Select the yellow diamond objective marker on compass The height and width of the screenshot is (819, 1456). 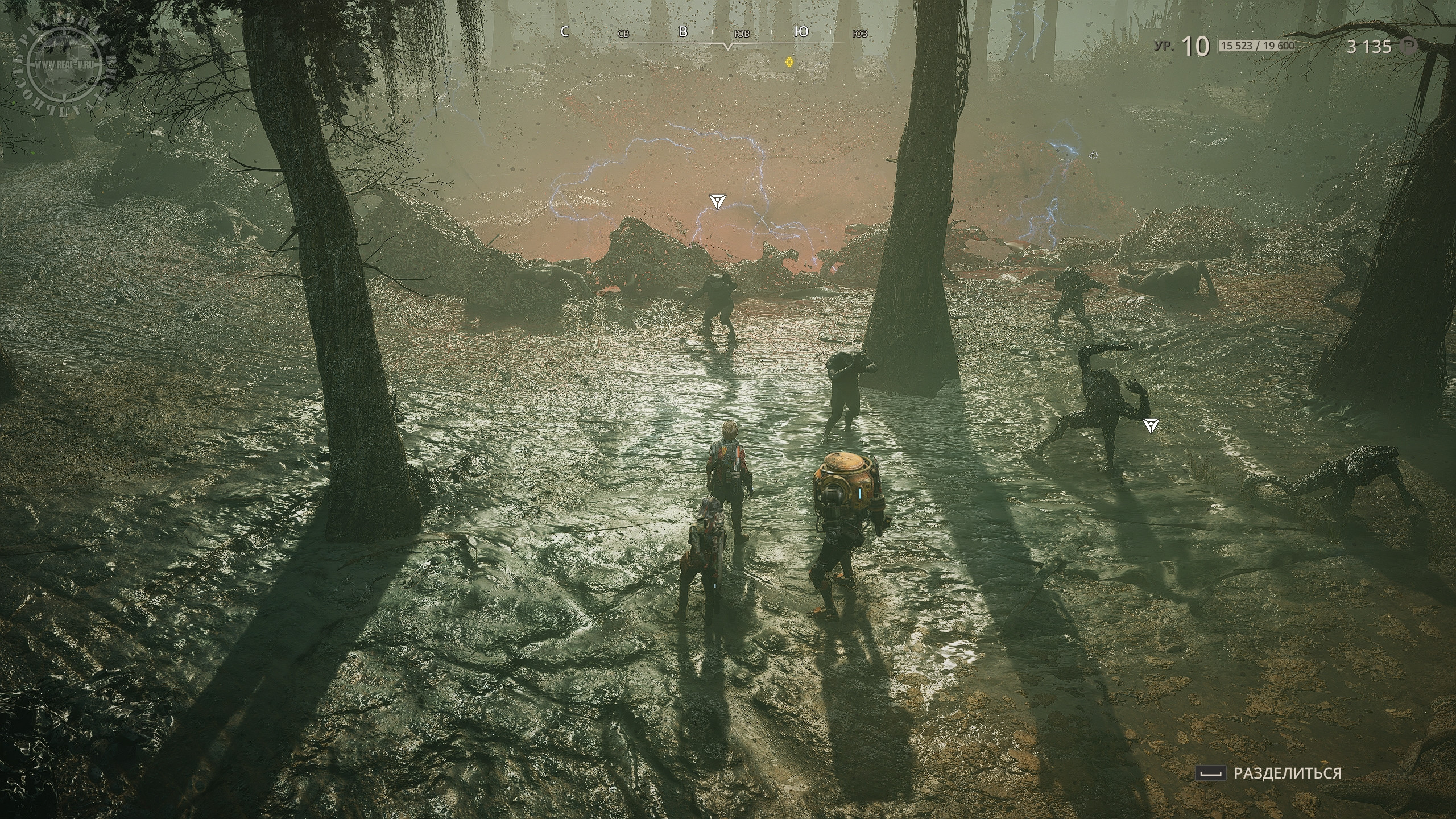pos(789,61)
